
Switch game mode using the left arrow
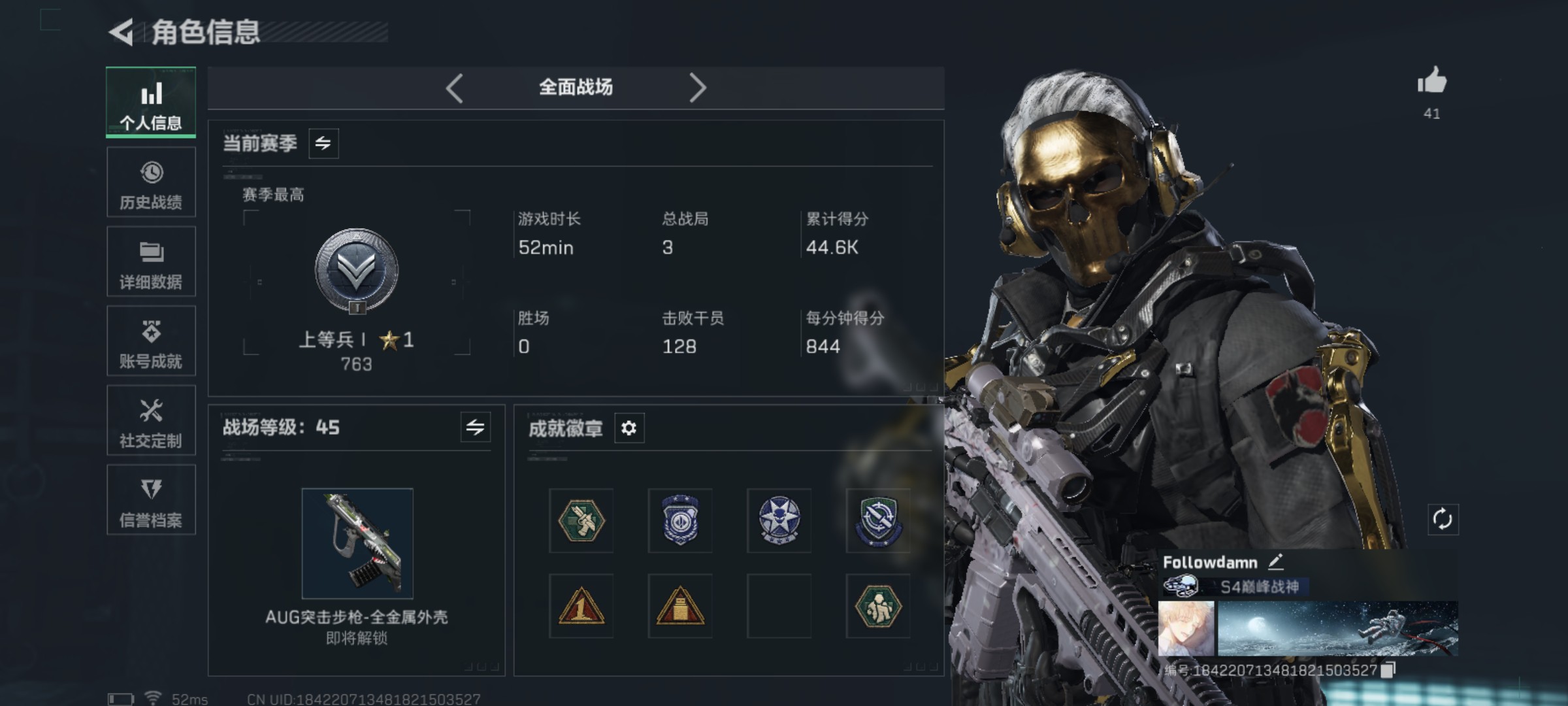(x=455, y=87)
